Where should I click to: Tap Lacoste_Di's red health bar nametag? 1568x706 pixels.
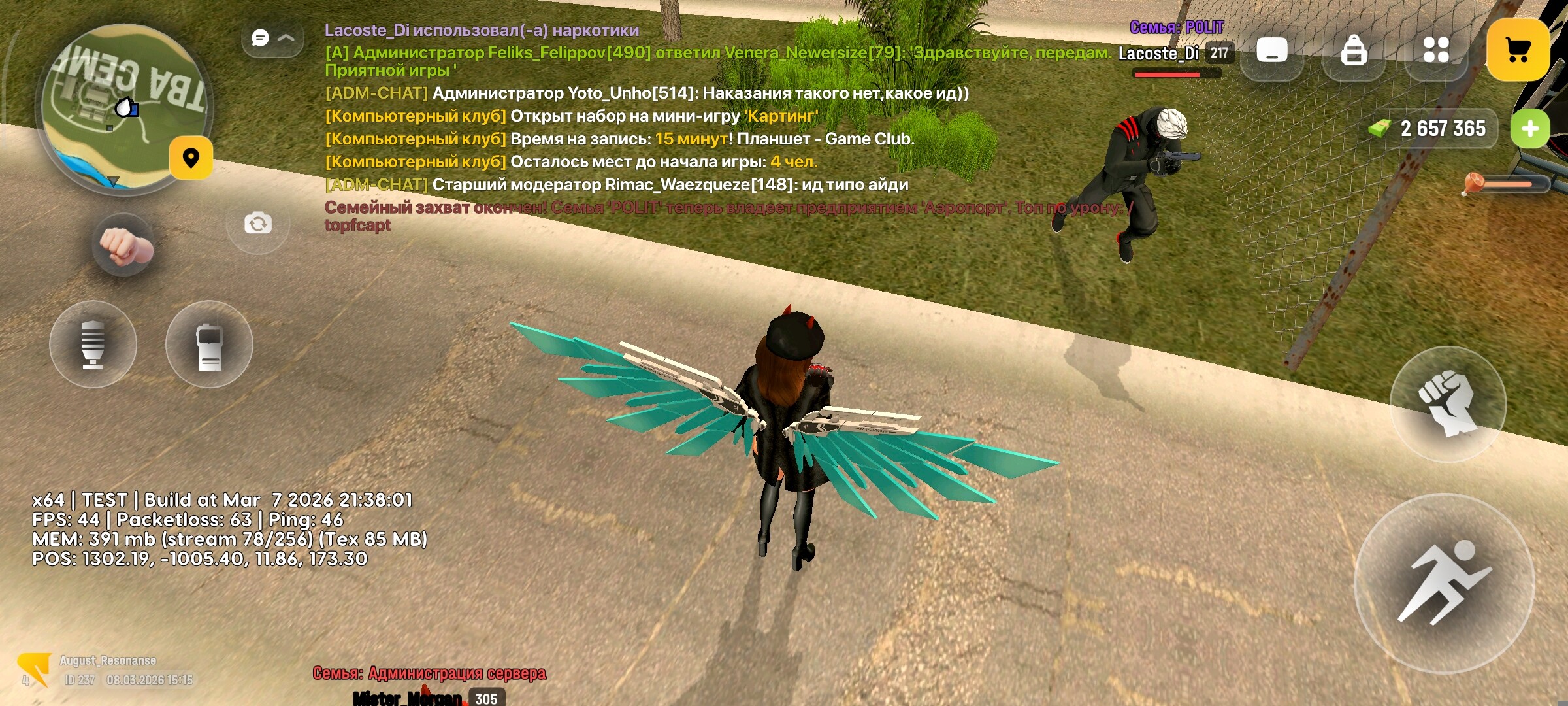1167,74
